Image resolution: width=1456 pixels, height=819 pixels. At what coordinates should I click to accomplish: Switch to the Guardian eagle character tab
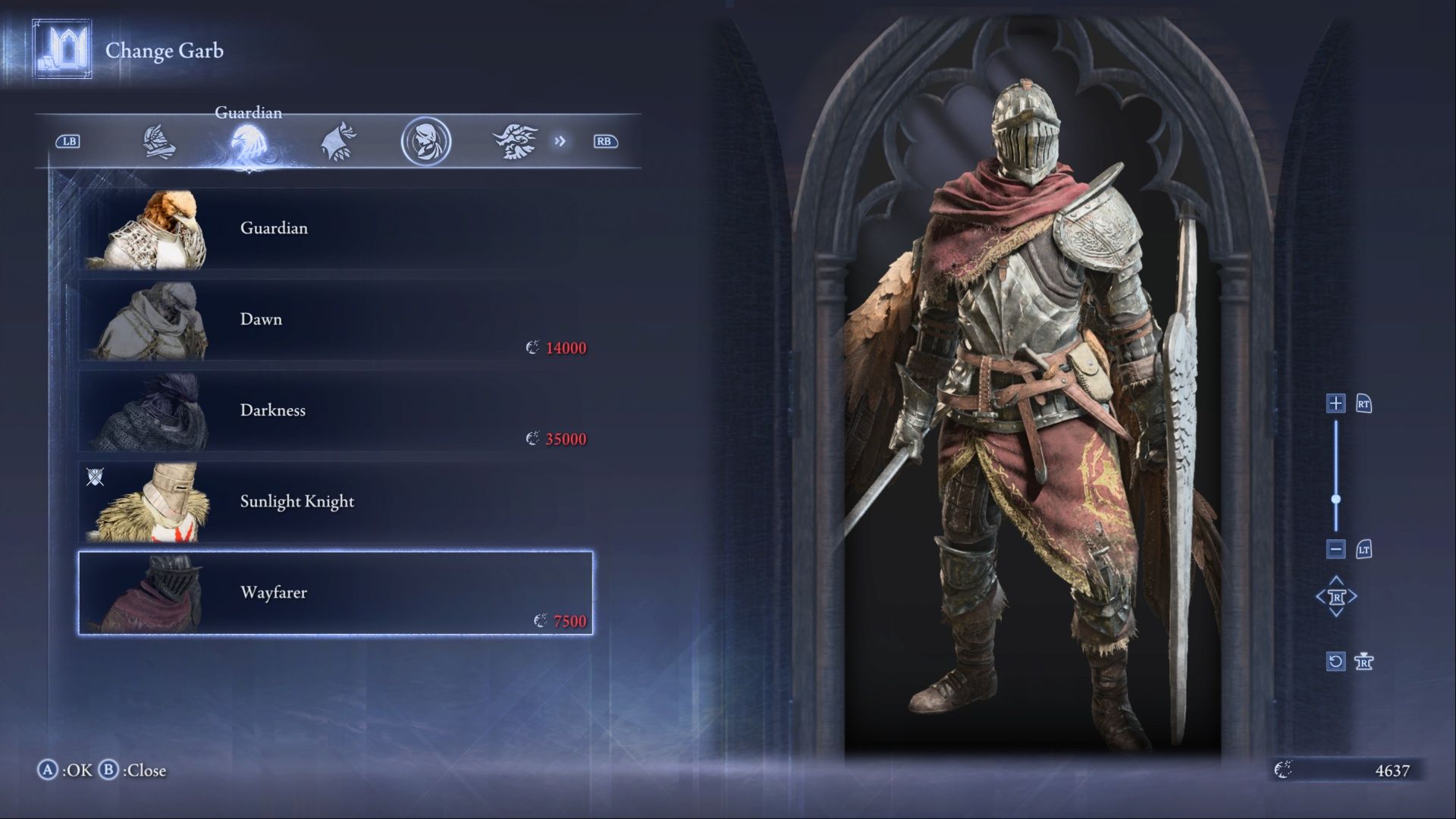tap(248, 142)
